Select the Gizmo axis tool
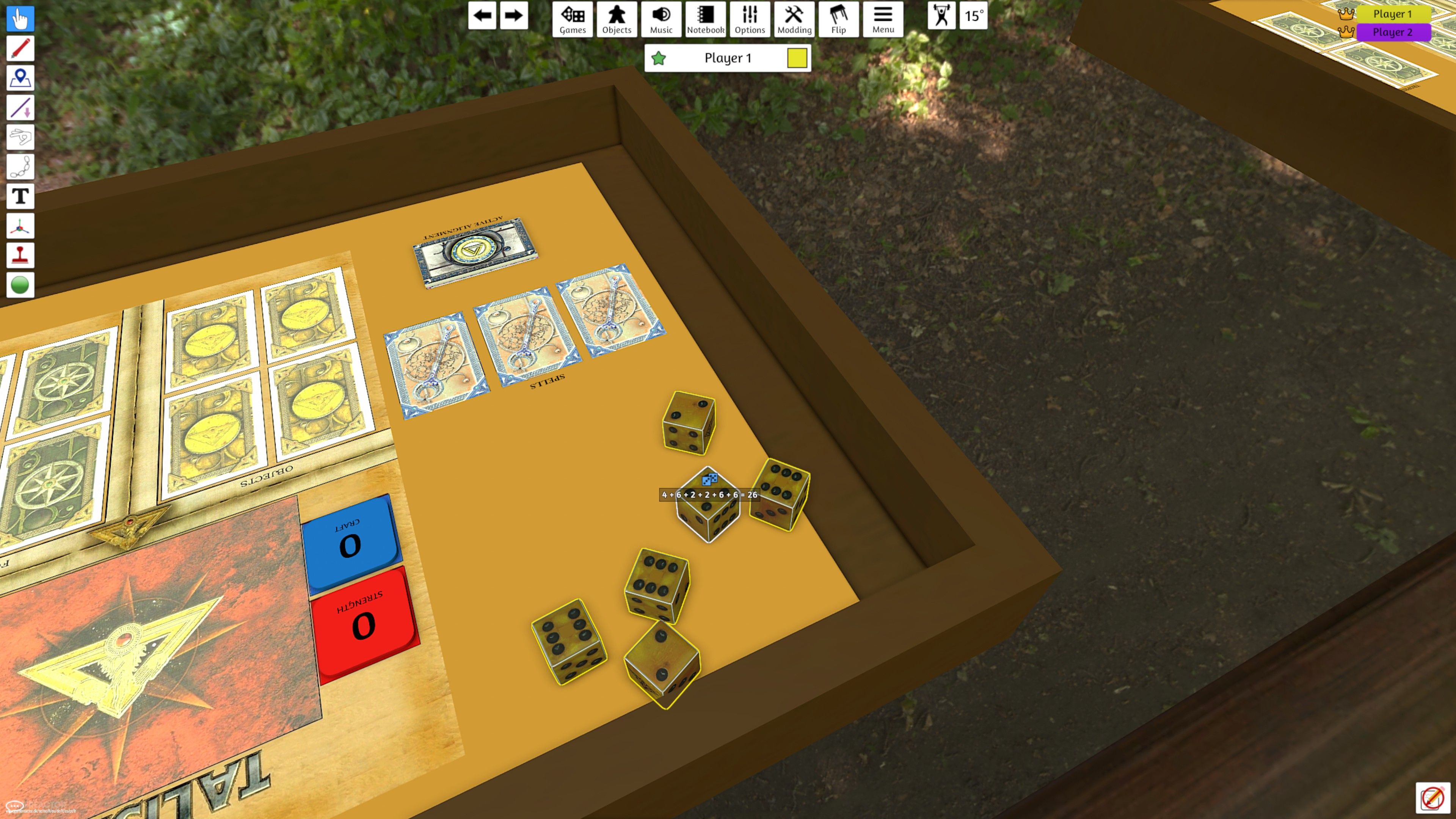This screenshot has height=819, width=1456. pos(20,226)
